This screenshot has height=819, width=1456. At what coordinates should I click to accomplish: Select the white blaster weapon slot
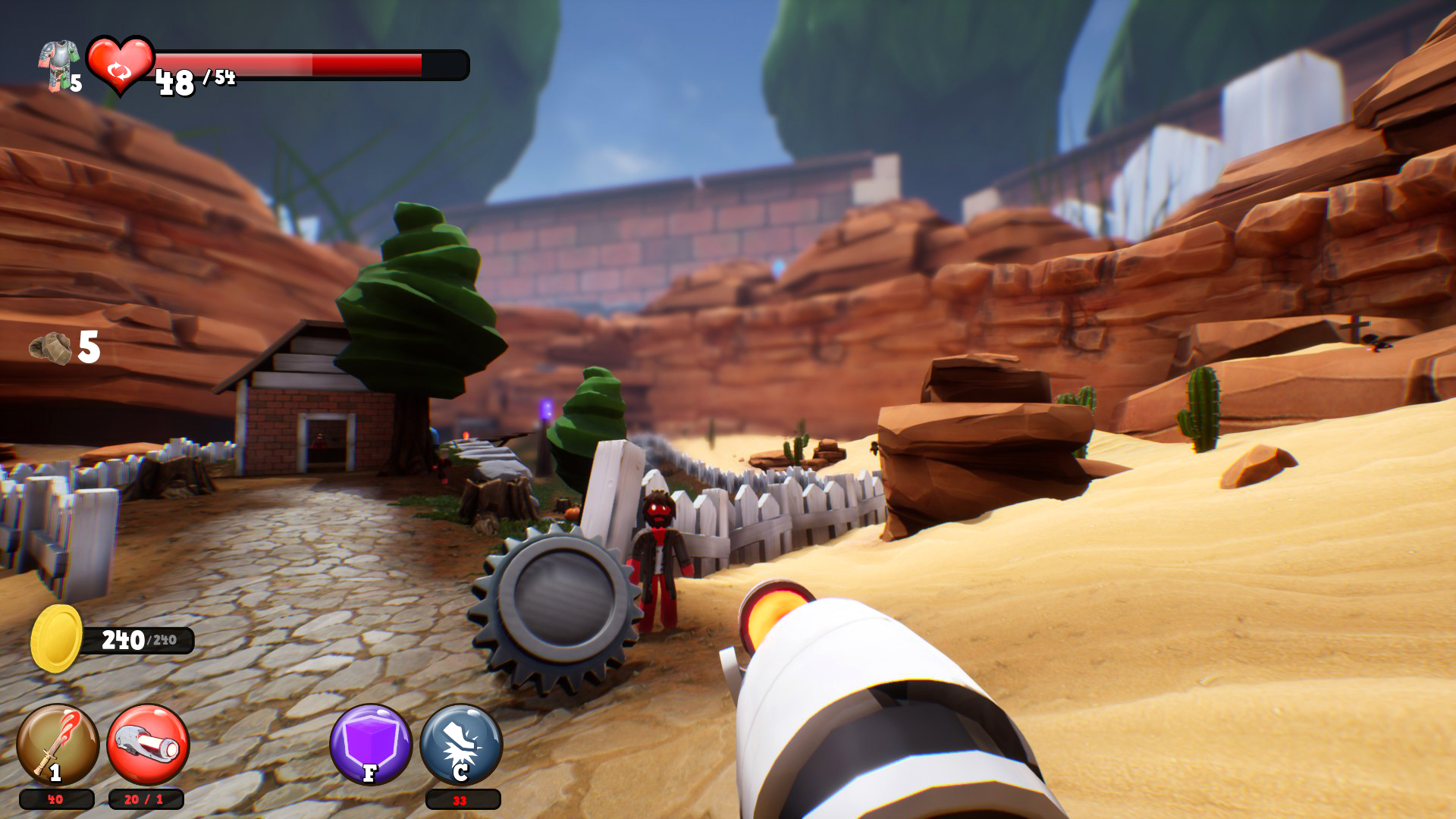tap(148, 745)
